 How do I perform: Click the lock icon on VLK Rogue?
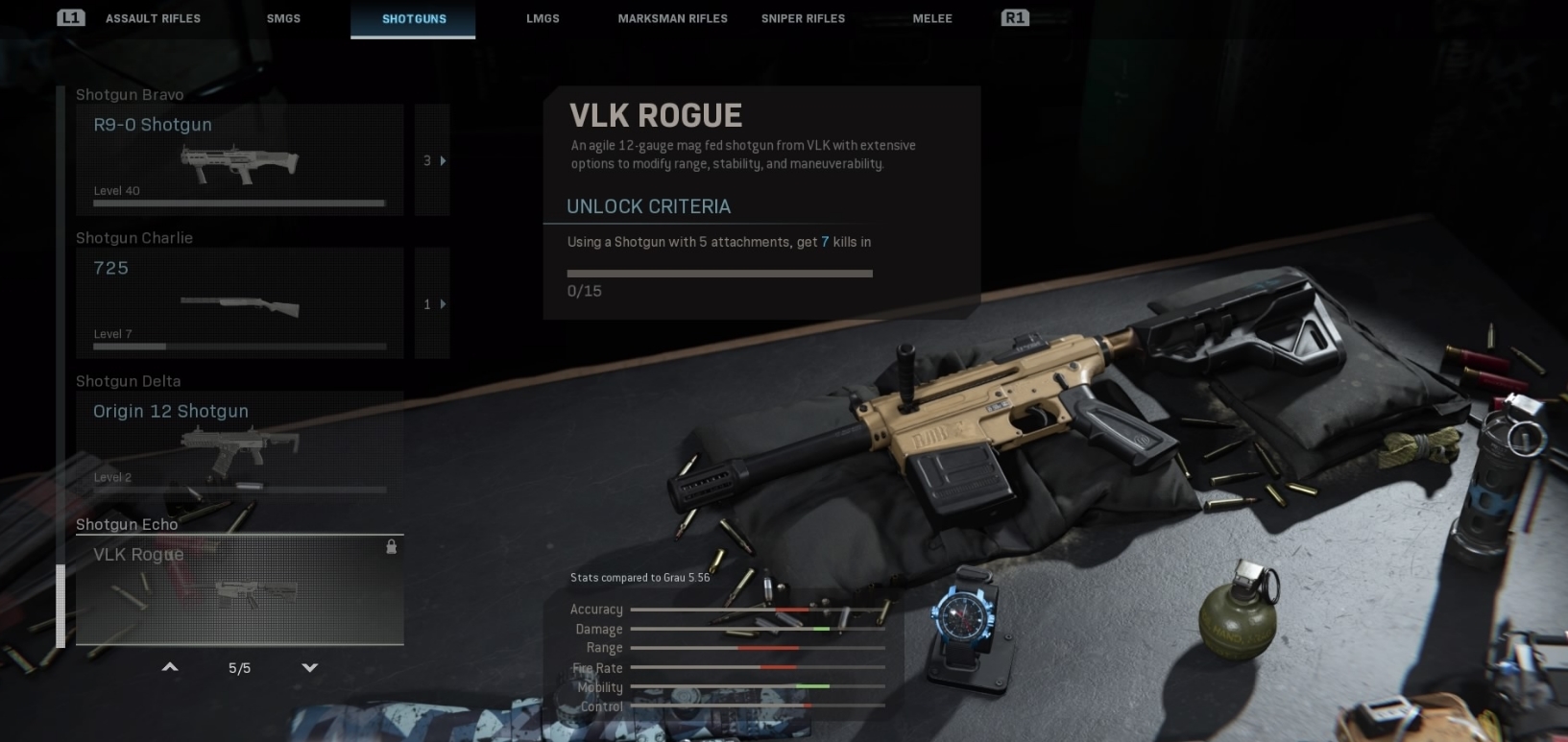pyautogui.click(x=391, y=547)
